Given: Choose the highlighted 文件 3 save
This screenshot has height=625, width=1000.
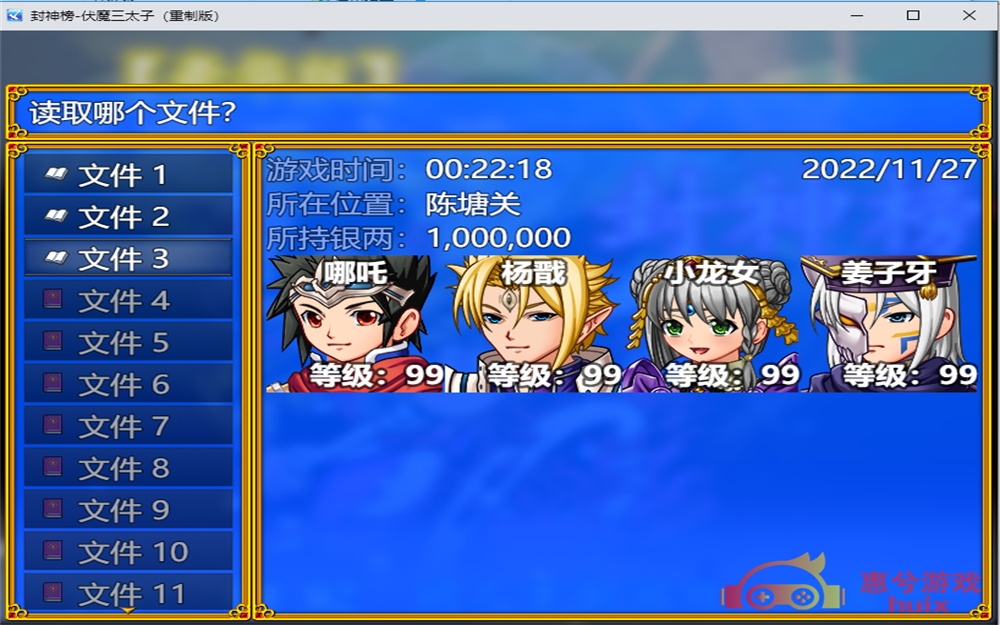Looking at the screenshot, I should tap(128, 259).
